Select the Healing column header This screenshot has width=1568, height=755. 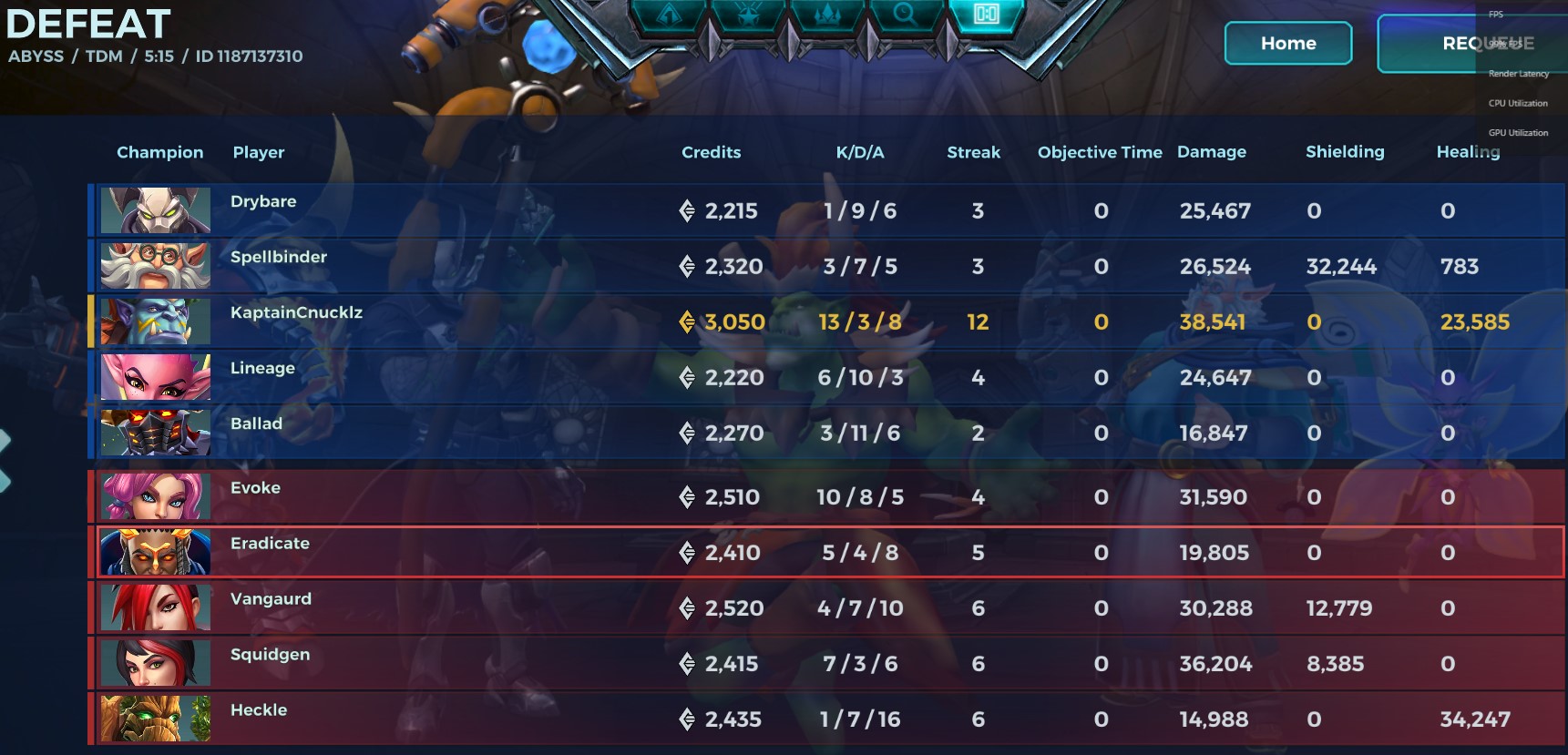click(x=1468, y=152)
